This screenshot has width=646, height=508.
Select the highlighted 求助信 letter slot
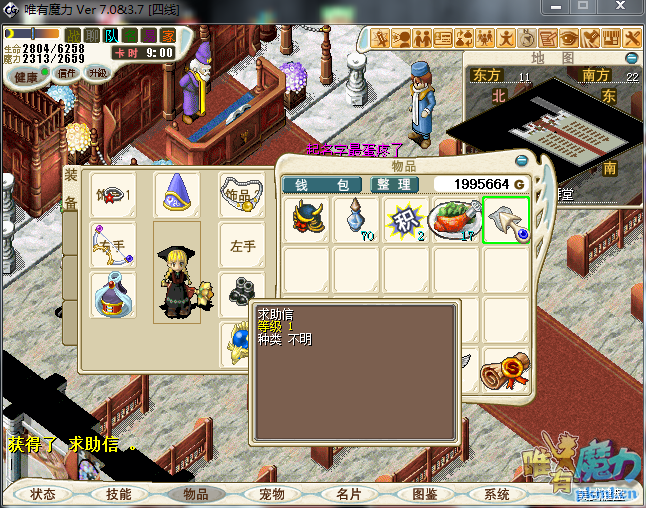point(505,219)
